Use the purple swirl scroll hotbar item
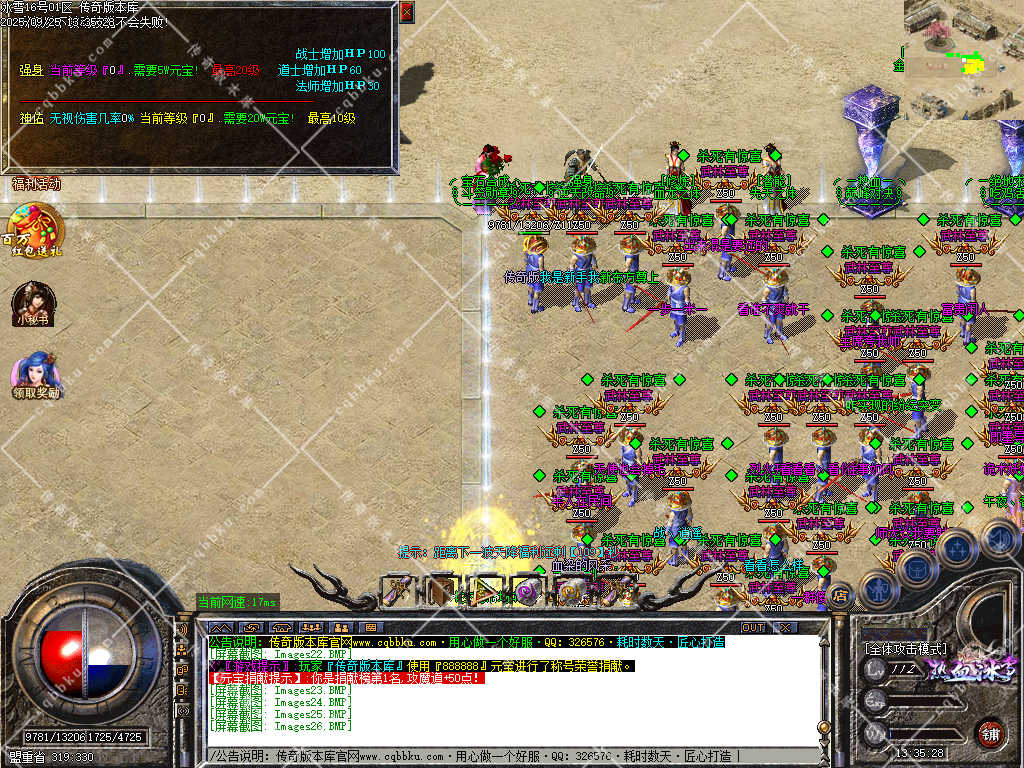 click(x=525, y=591)
